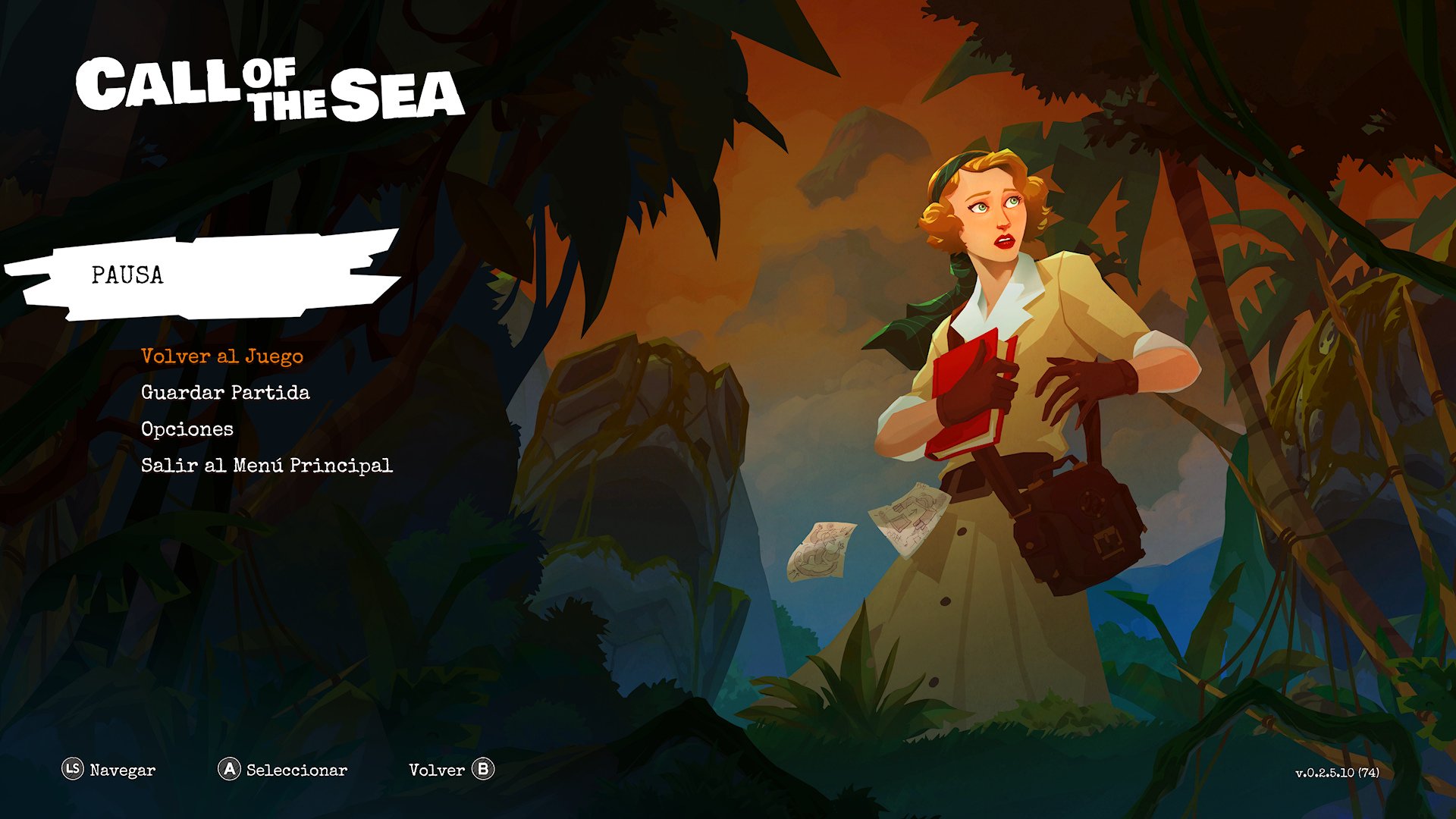The width and height of the screenshot is (1456, 819).
Task: Choose Guardar Partida to save
Action: pyautogui.click(x=225, y=393)
